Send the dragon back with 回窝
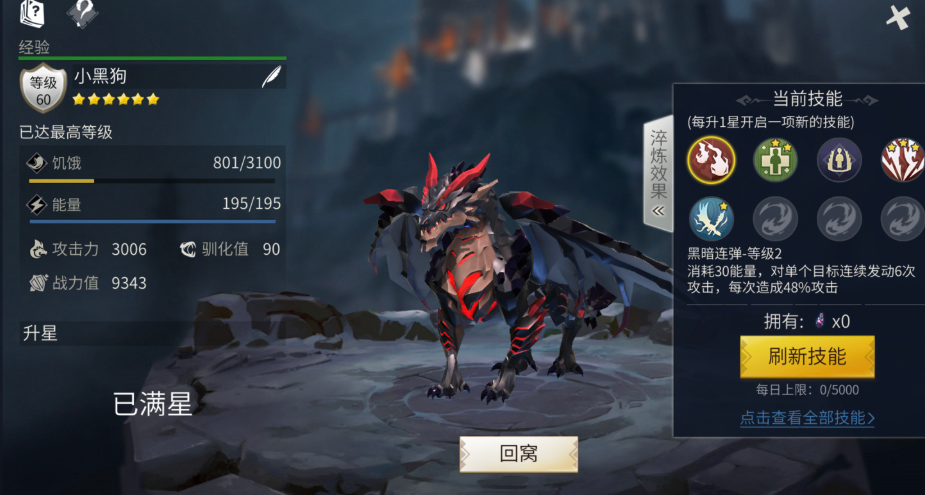 (518, 454)
